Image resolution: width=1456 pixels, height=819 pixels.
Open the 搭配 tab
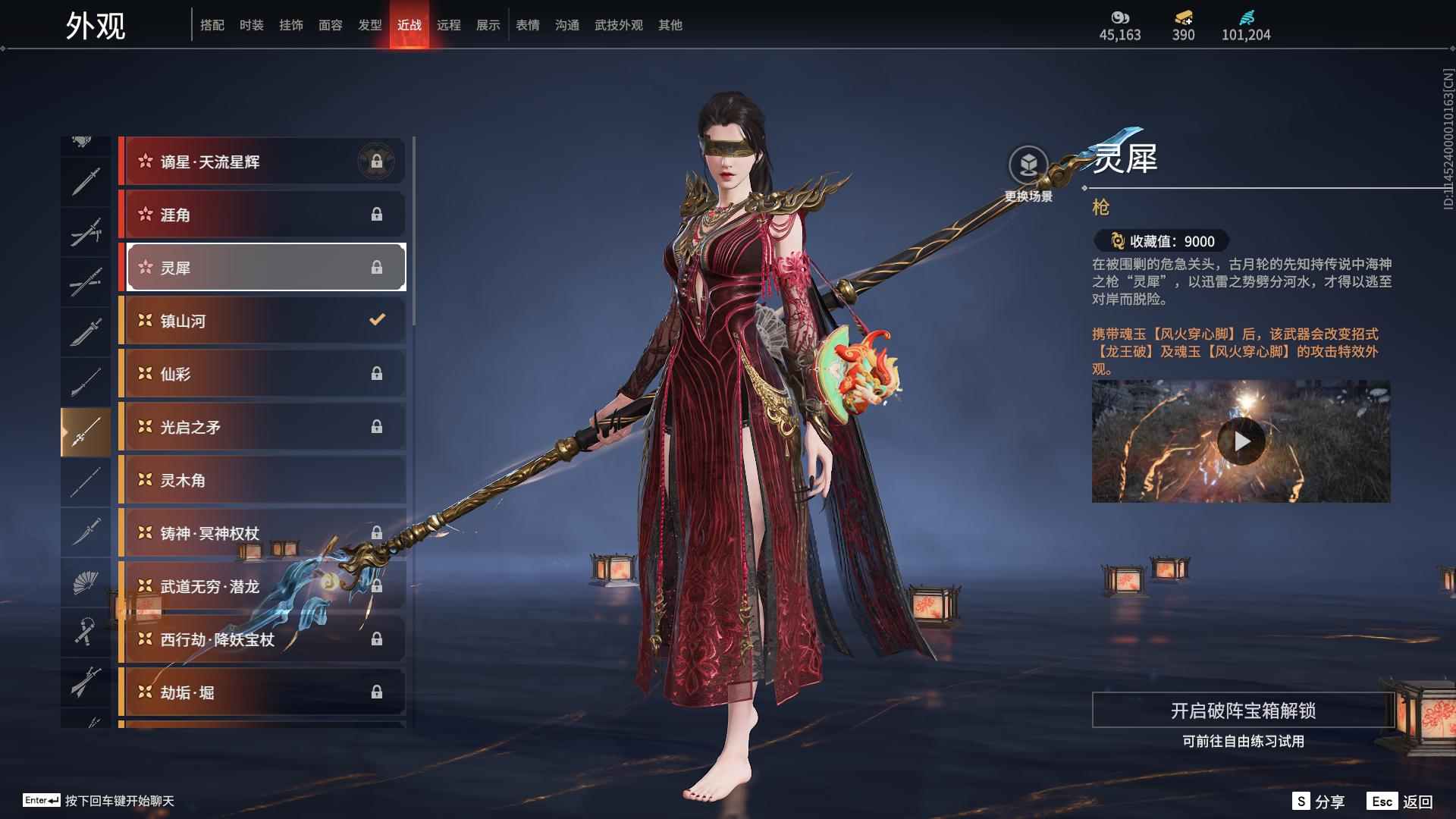(x=212, y=25)
